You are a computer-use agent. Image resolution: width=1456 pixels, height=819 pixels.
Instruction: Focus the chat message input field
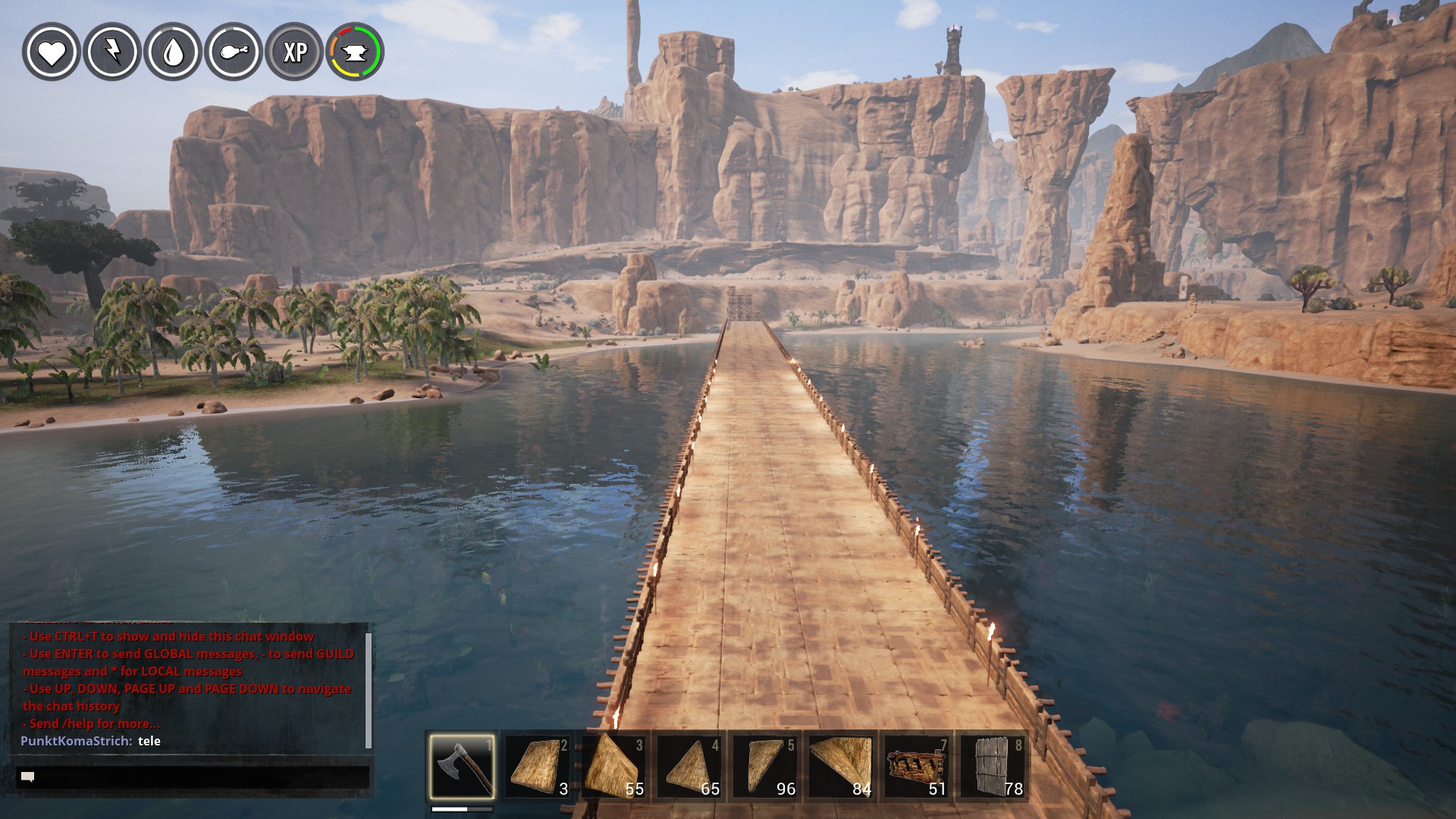pos(193,777)
